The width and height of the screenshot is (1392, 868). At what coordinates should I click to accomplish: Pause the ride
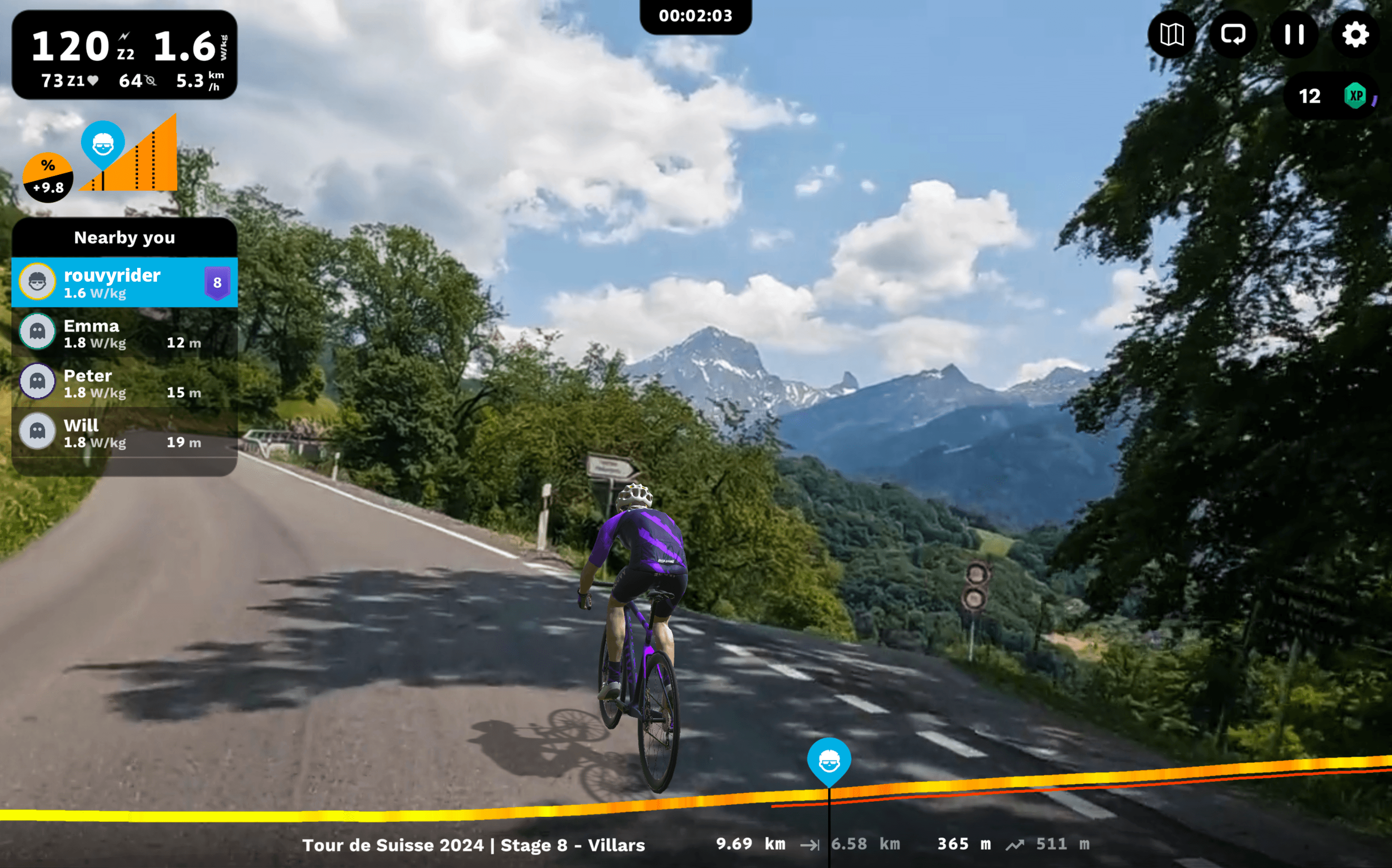1294,35
